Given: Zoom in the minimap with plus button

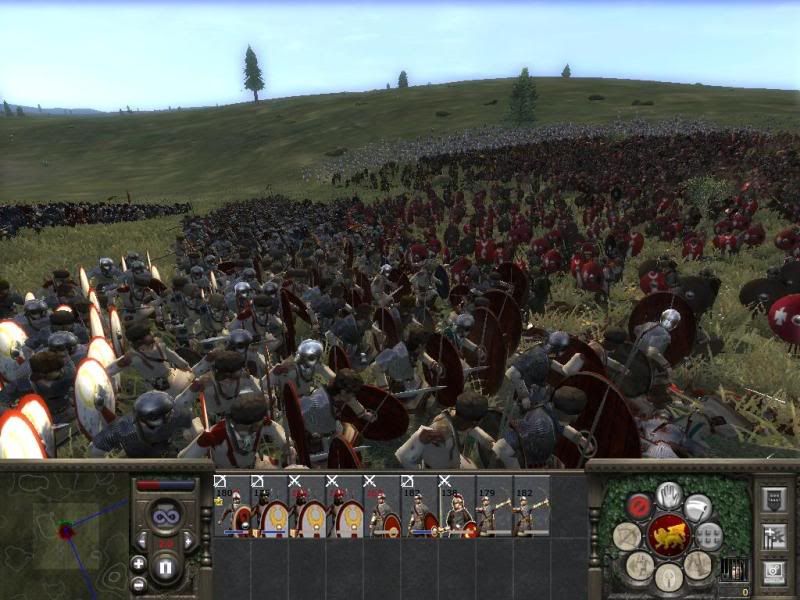Looking at the screenshot, I should [138, 564].
